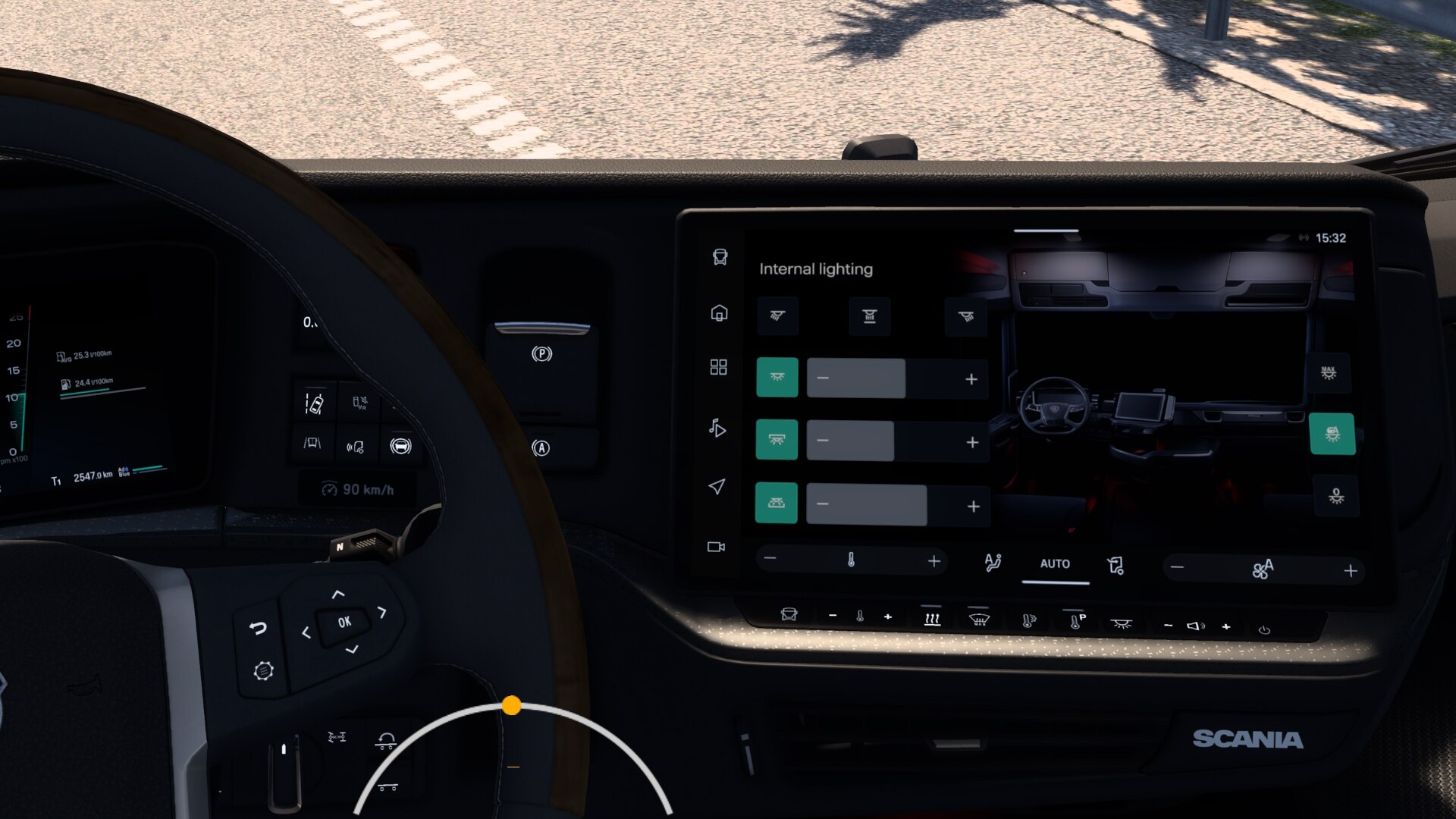Turn off interior lights with the zero-light button

point(1336,496)
